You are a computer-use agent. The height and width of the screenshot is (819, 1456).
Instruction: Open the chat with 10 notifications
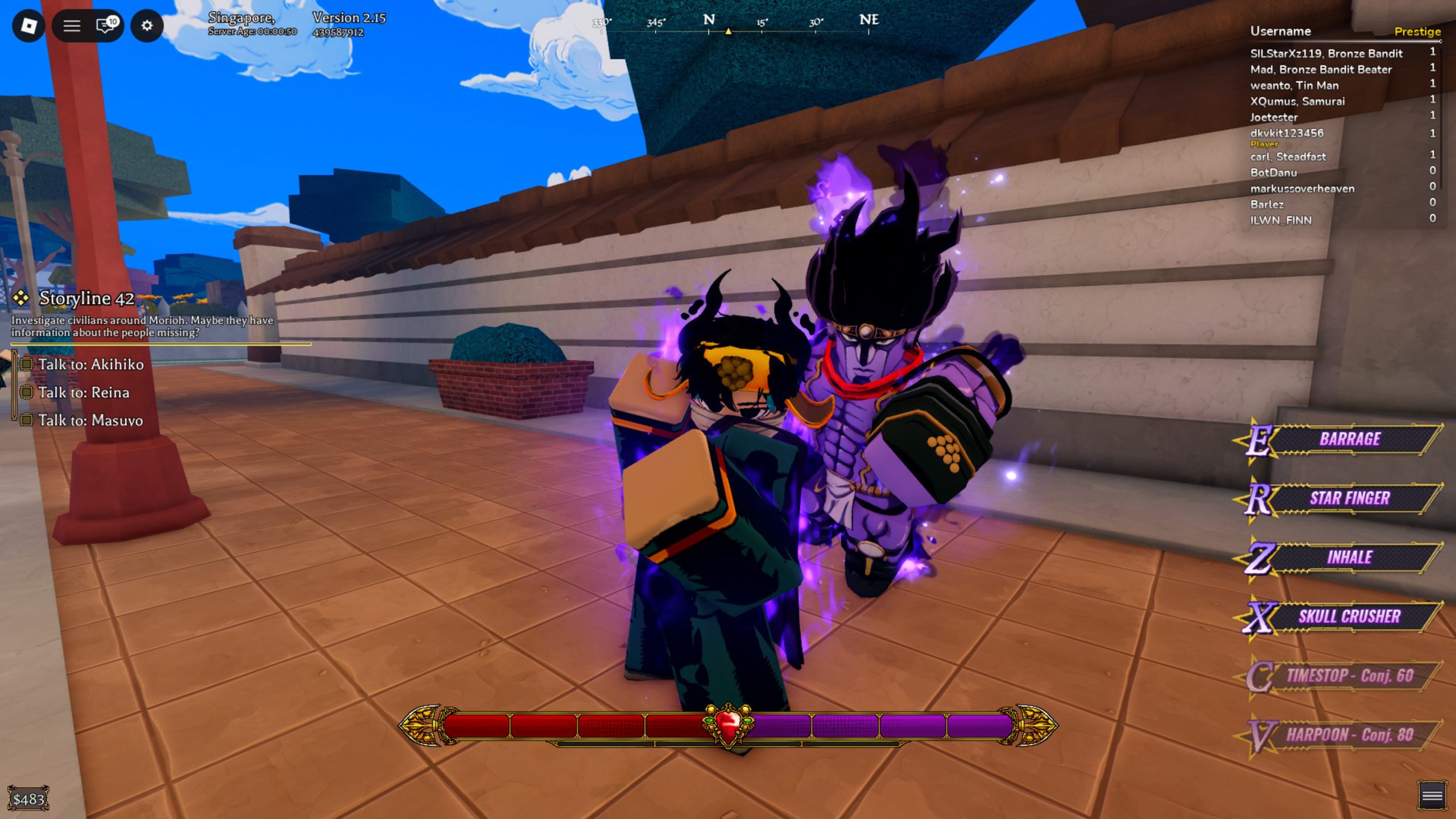coord(106,26)
